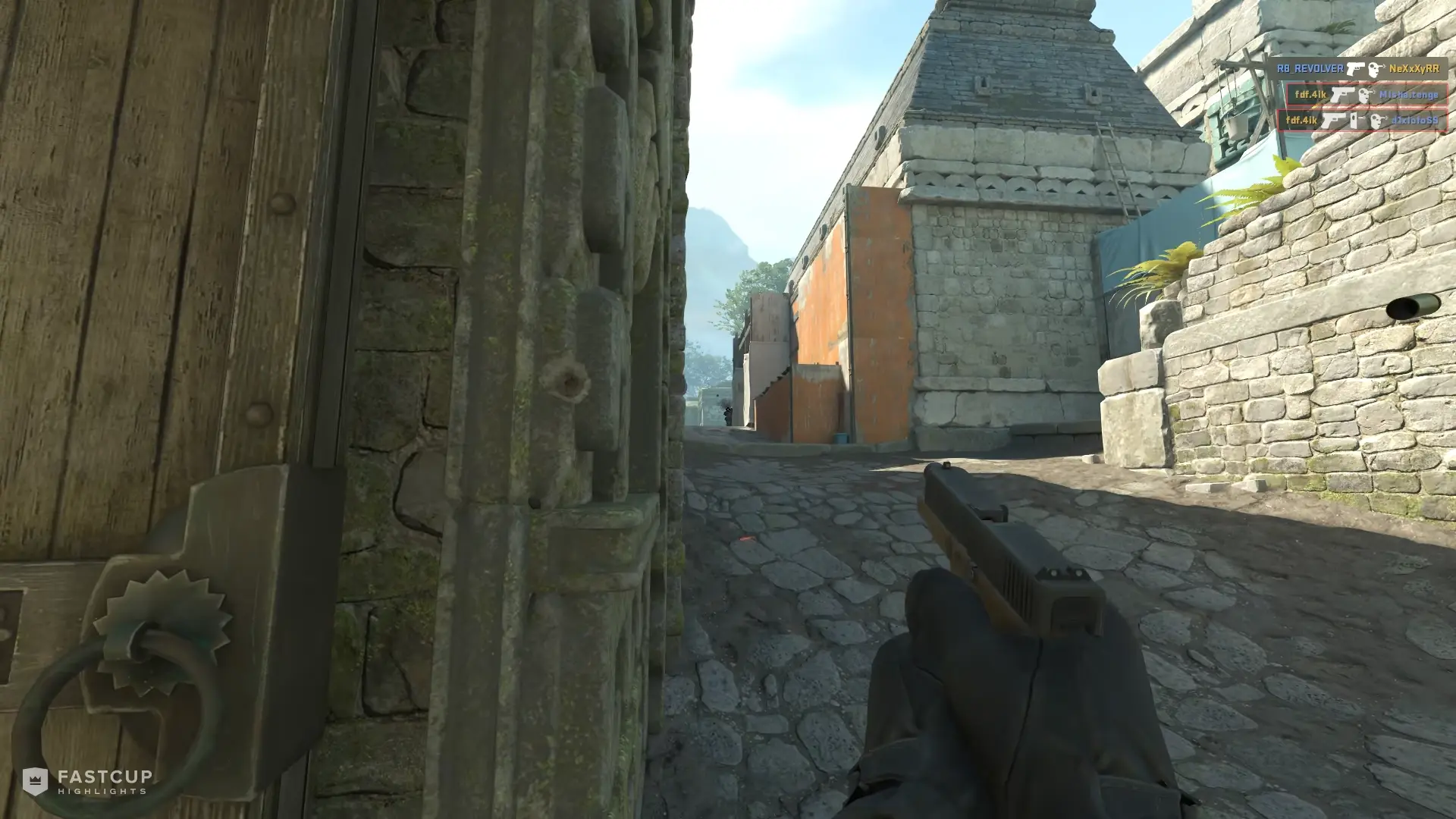The width and height of the screenshot is (1456, 819).
Task: Click the name fdf.4ik in the killfeed
Action: pos(1311,94)
